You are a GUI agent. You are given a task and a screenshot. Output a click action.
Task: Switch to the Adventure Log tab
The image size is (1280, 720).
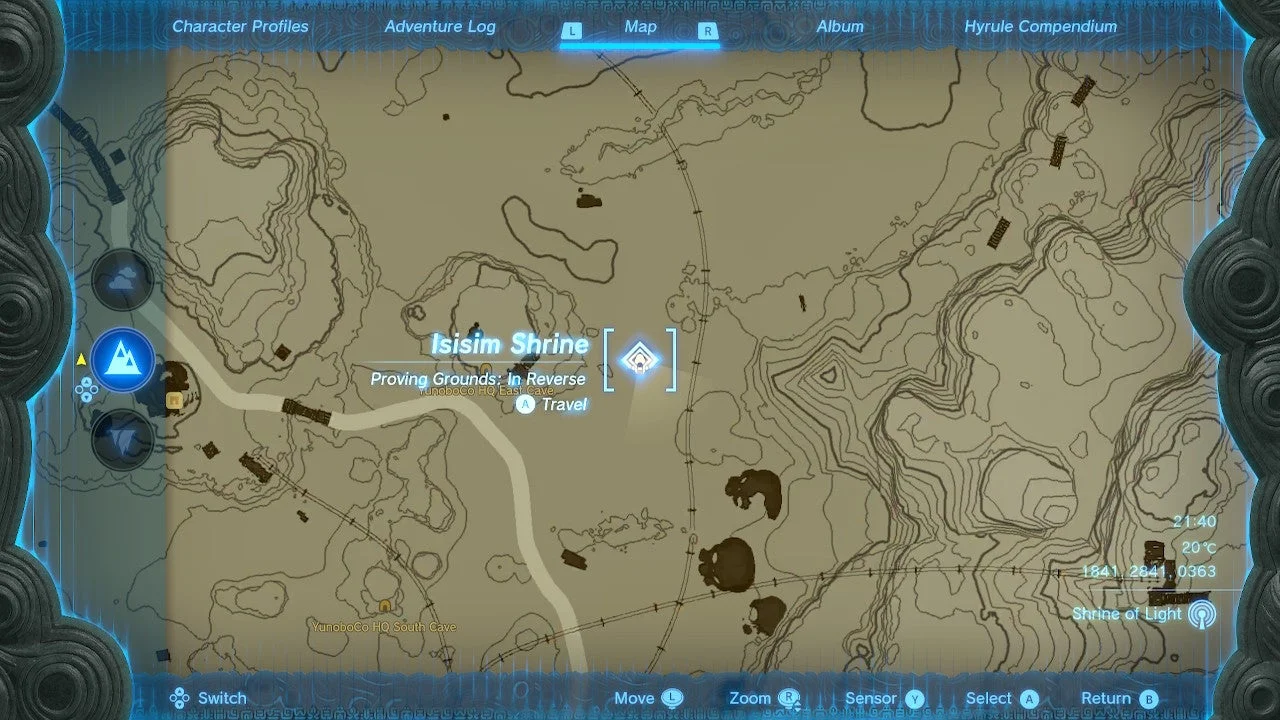click(440, 27)
